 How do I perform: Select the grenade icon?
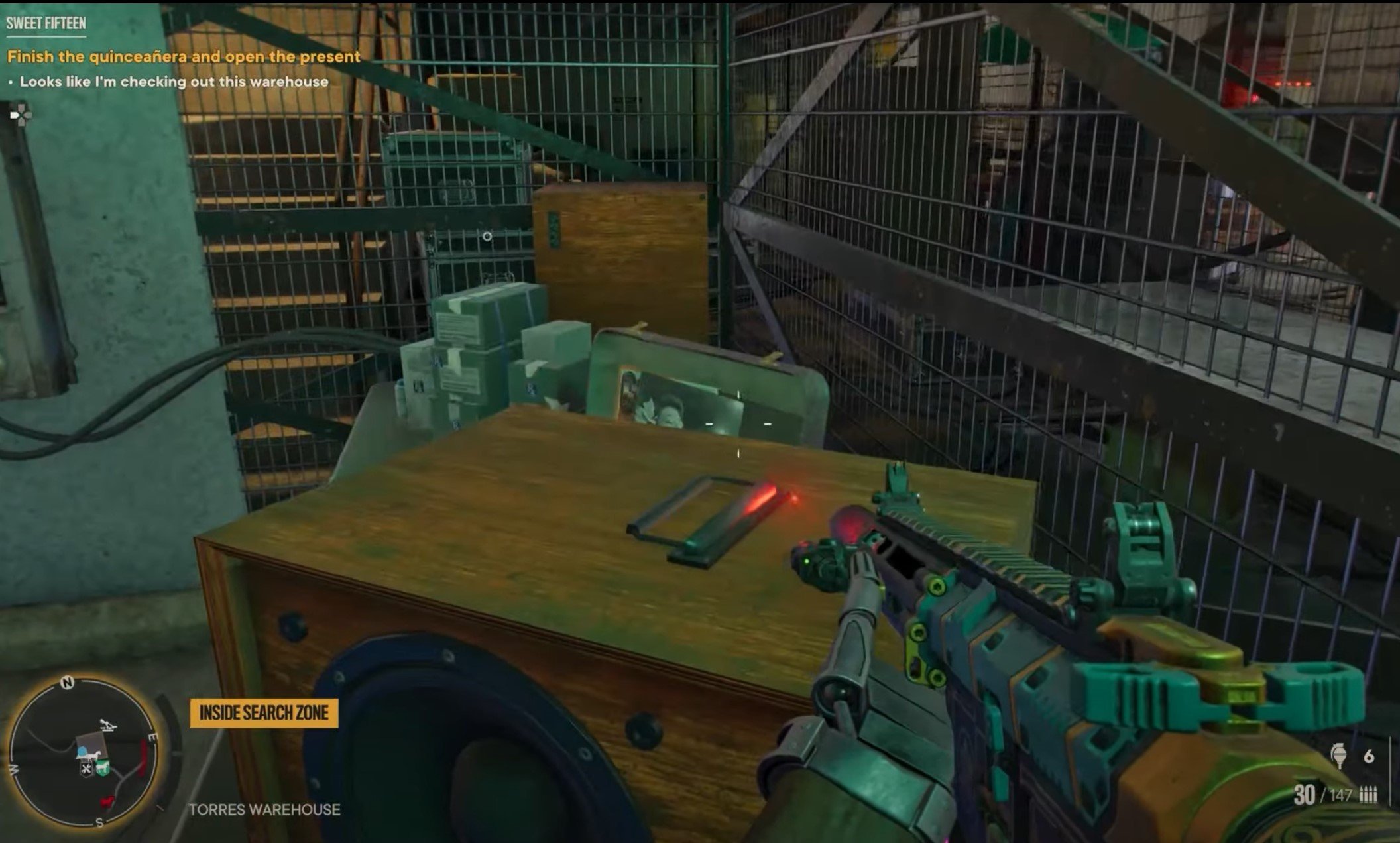1338,756
